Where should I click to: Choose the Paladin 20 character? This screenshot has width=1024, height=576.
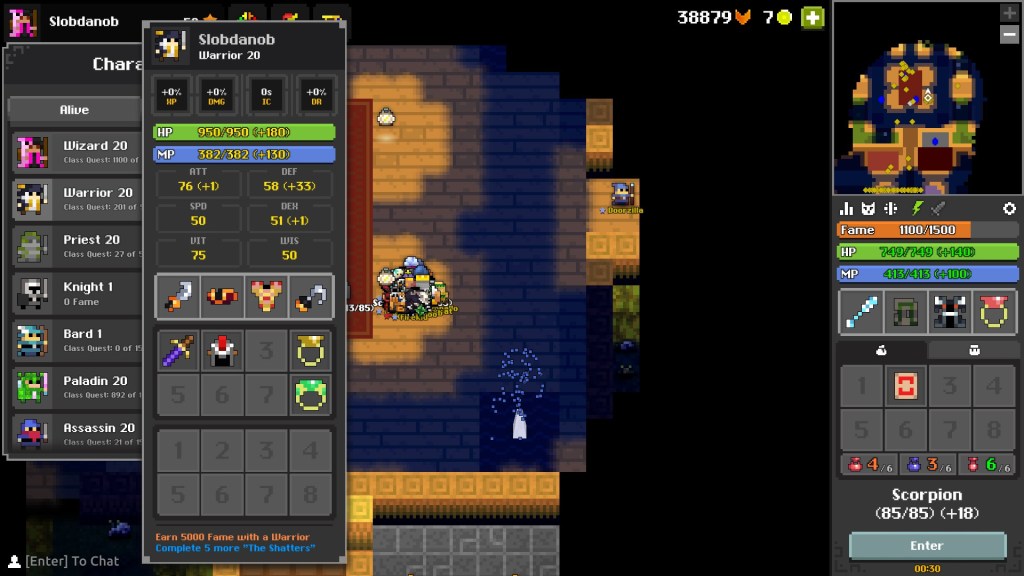[x=75, y=386]
